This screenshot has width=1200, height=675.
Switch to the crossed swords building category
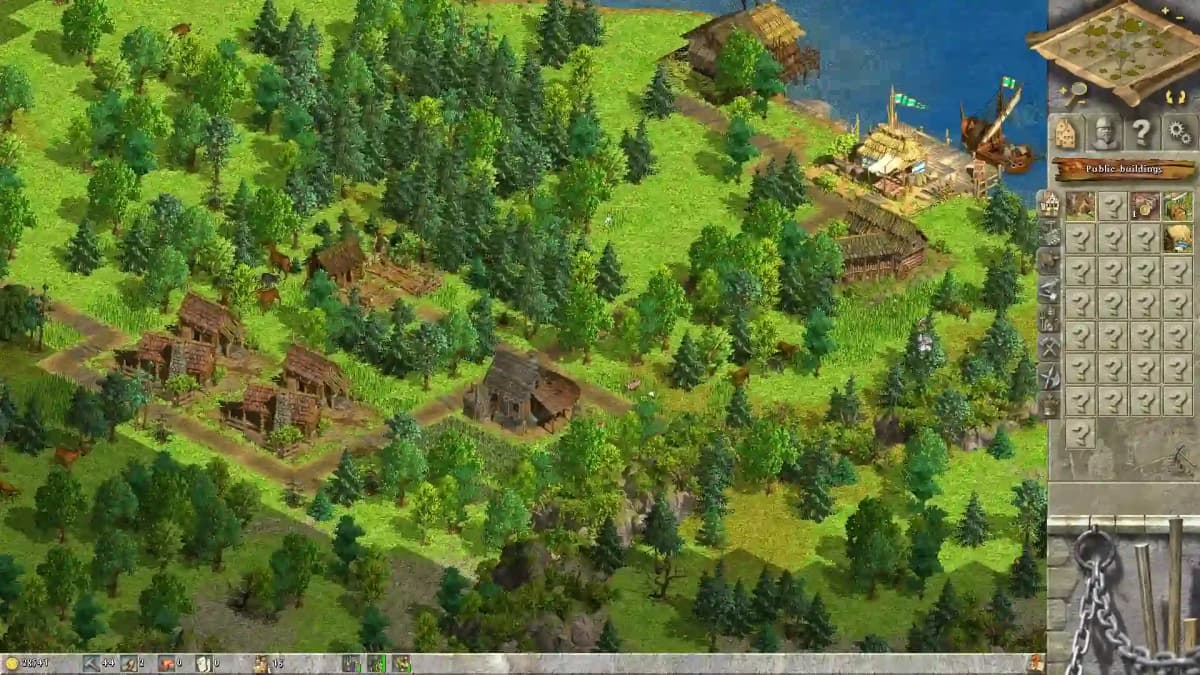coord(1049,376)
